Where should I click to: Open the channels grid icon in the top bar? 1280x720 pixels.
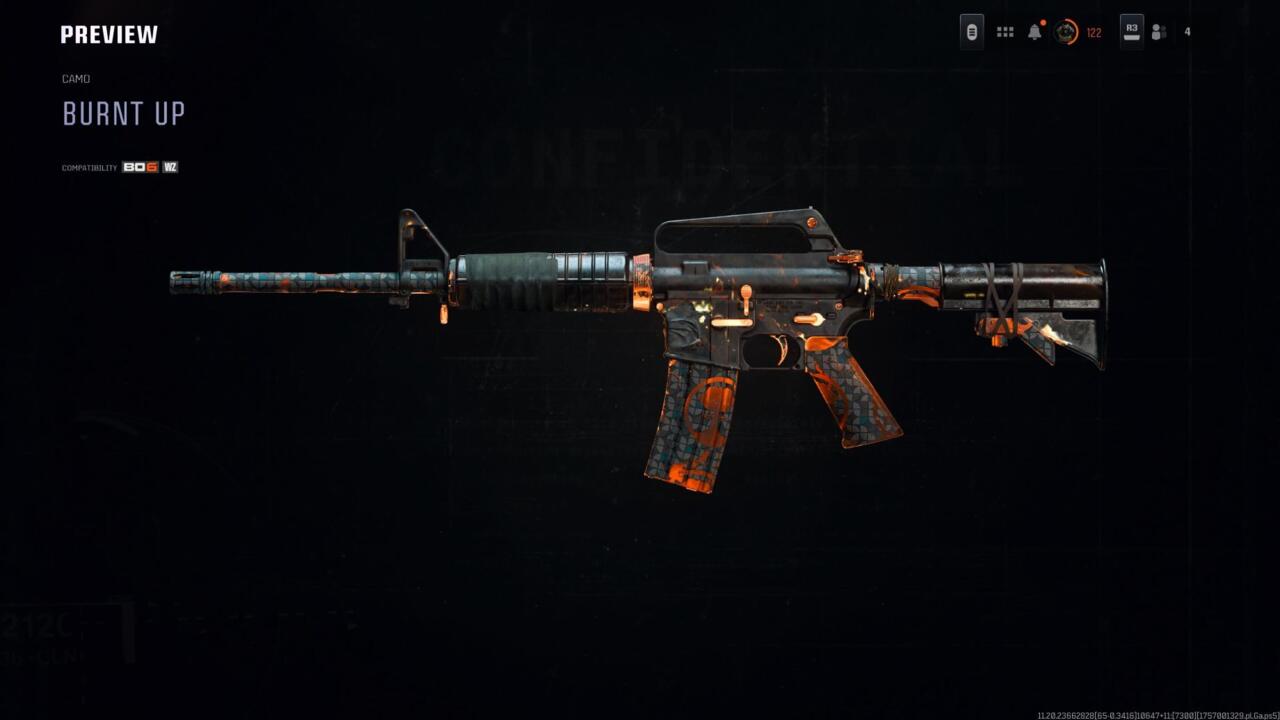tap(1005, 31)
